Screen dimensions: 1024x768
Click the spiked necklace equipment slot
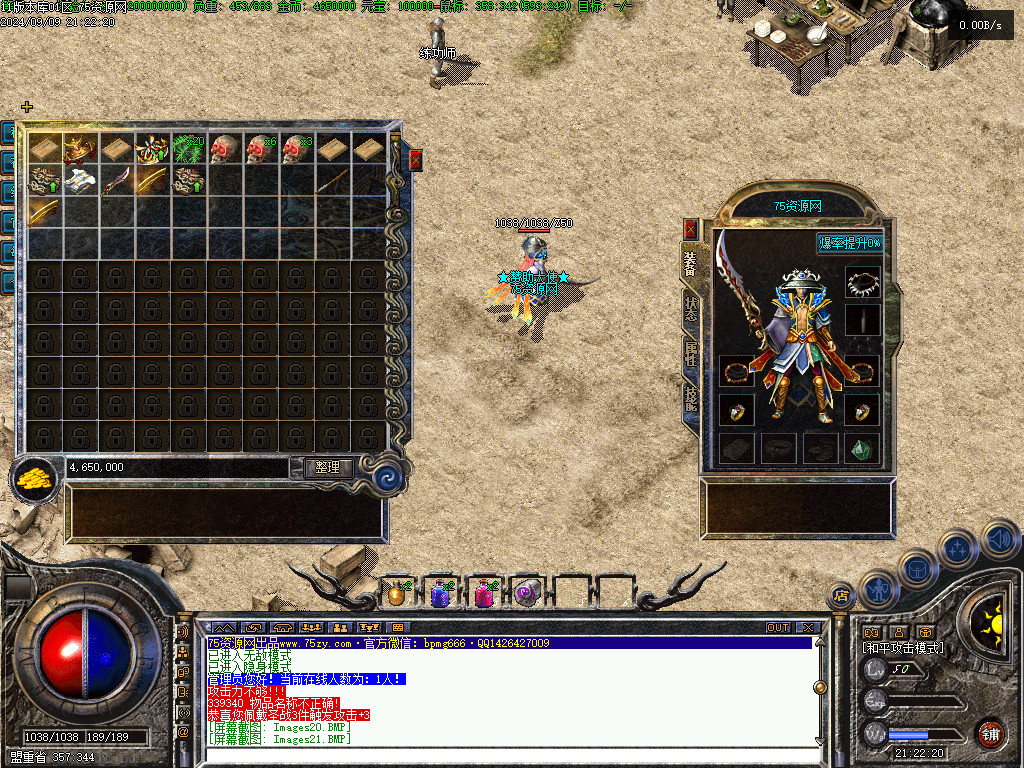[862, 283]
